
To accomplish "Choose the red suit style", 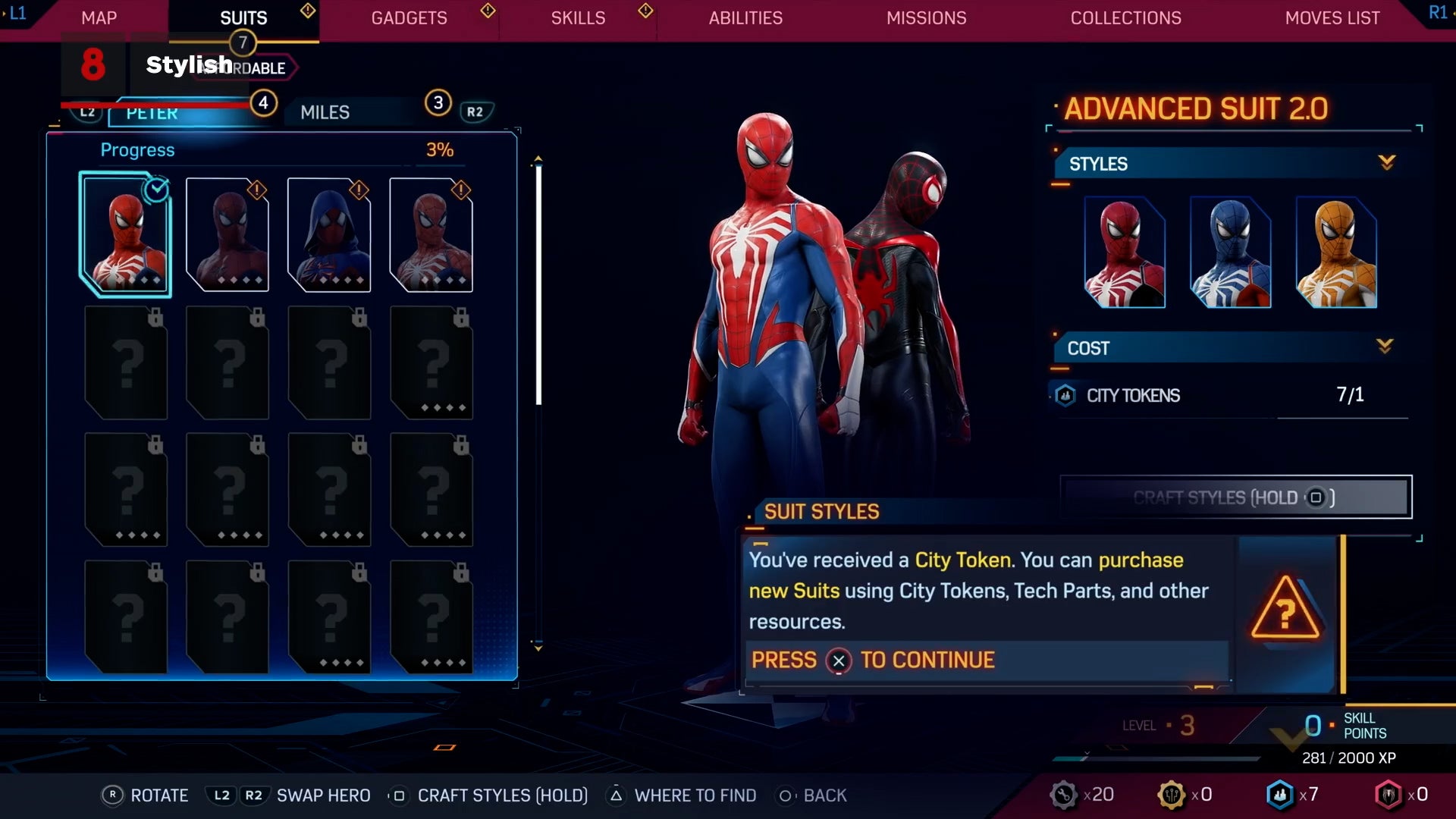I will 1125,253.
